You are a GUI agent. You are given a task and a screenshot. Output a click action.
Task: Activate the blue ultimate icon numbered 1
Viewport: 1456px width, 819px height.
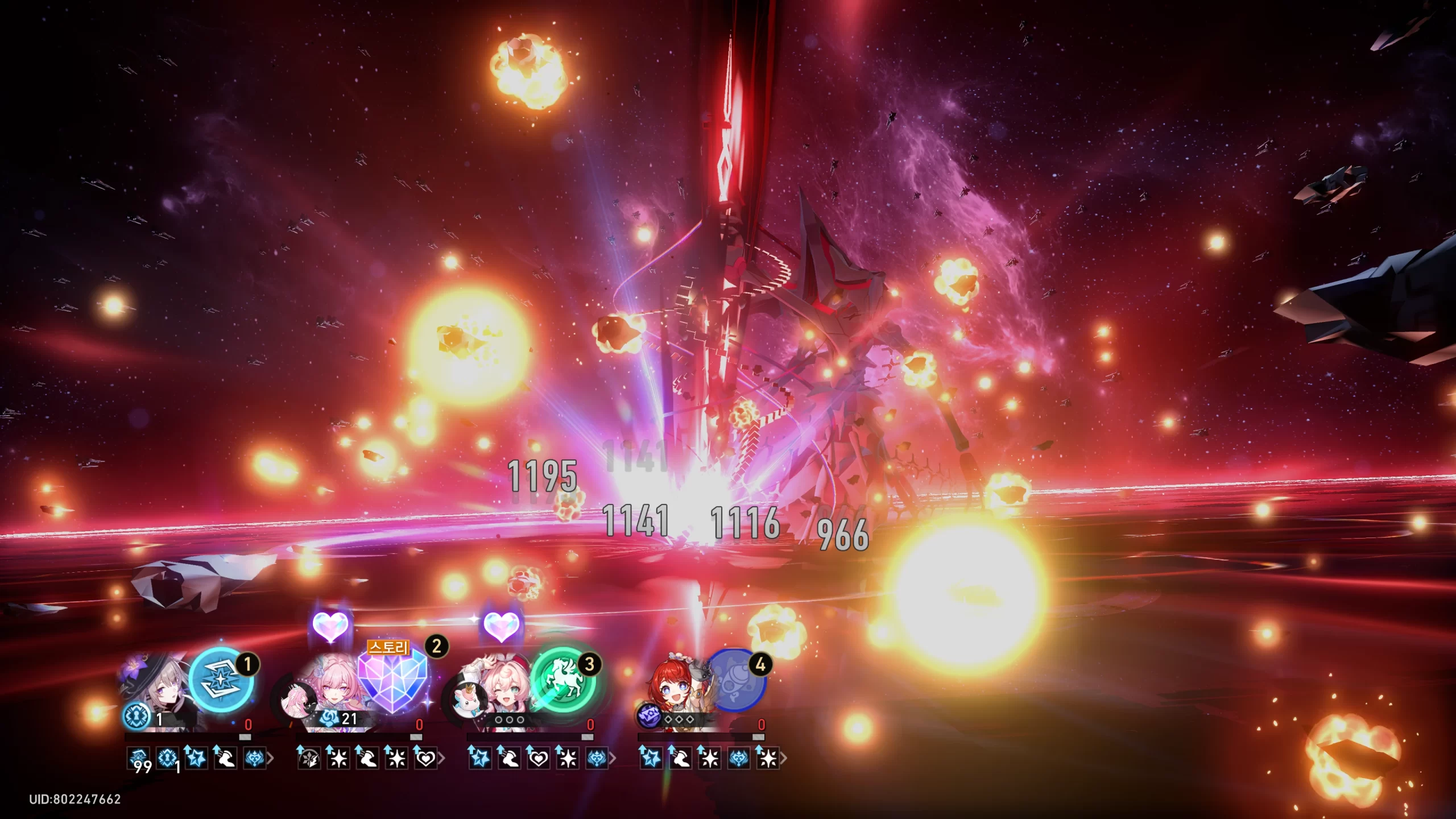(221, 680)
